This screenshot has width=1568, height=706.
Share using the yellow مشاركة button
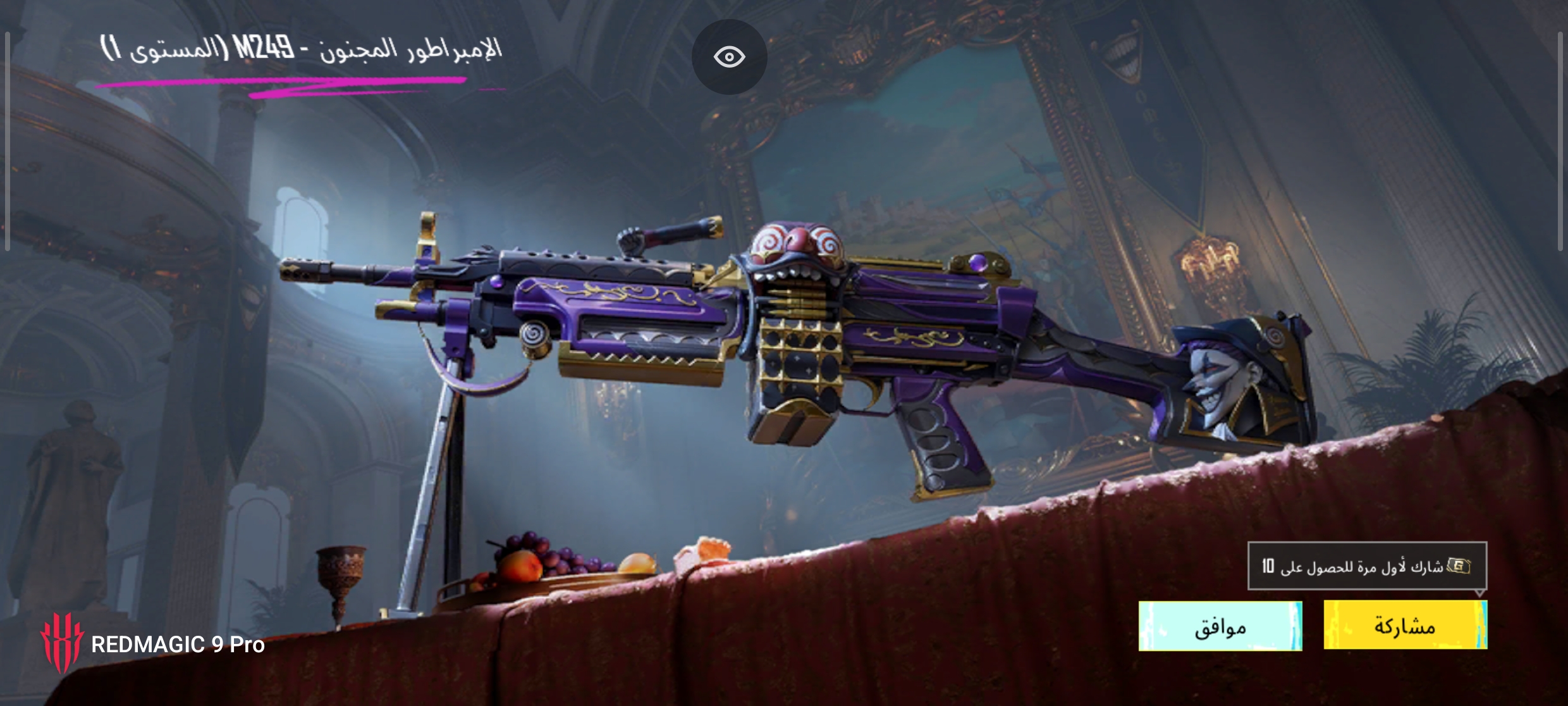(1405, 625)
